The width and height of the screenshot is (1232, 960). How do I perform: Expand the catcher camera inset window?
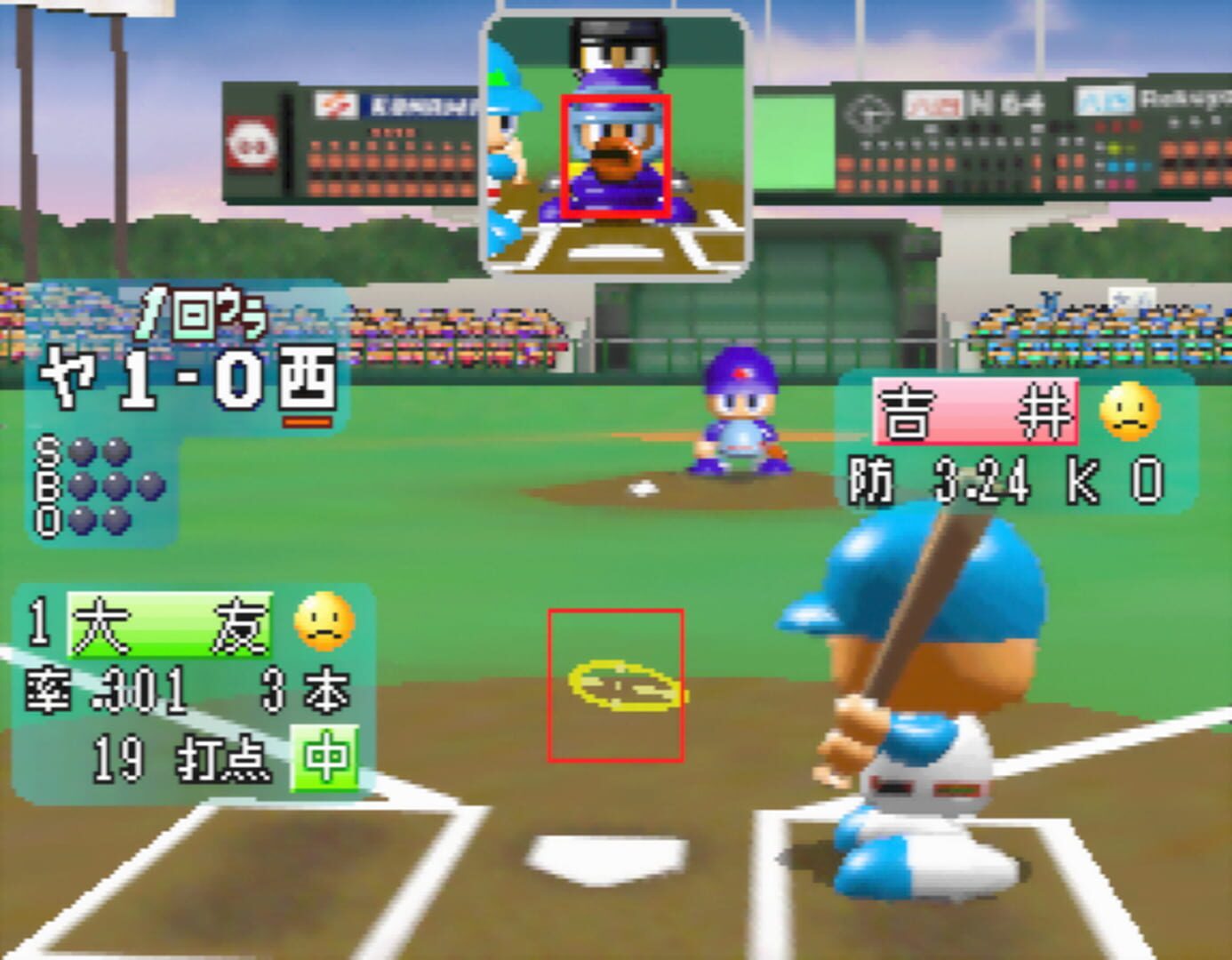pyautogui.click(x=615, y=142)
